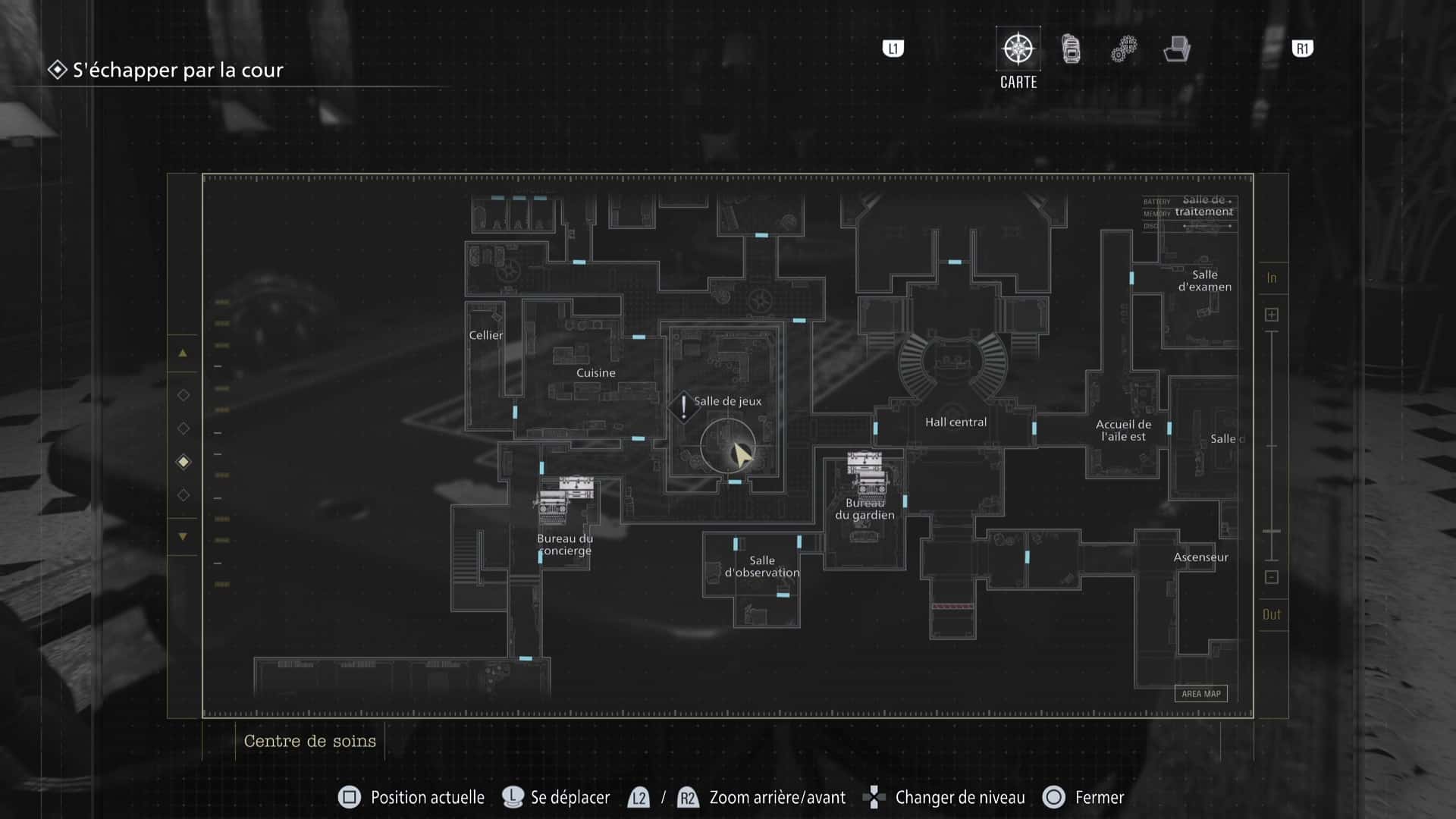Expand the list downward with the down arrow
The height and width of the screenshot is (819, 1456).
183,535
